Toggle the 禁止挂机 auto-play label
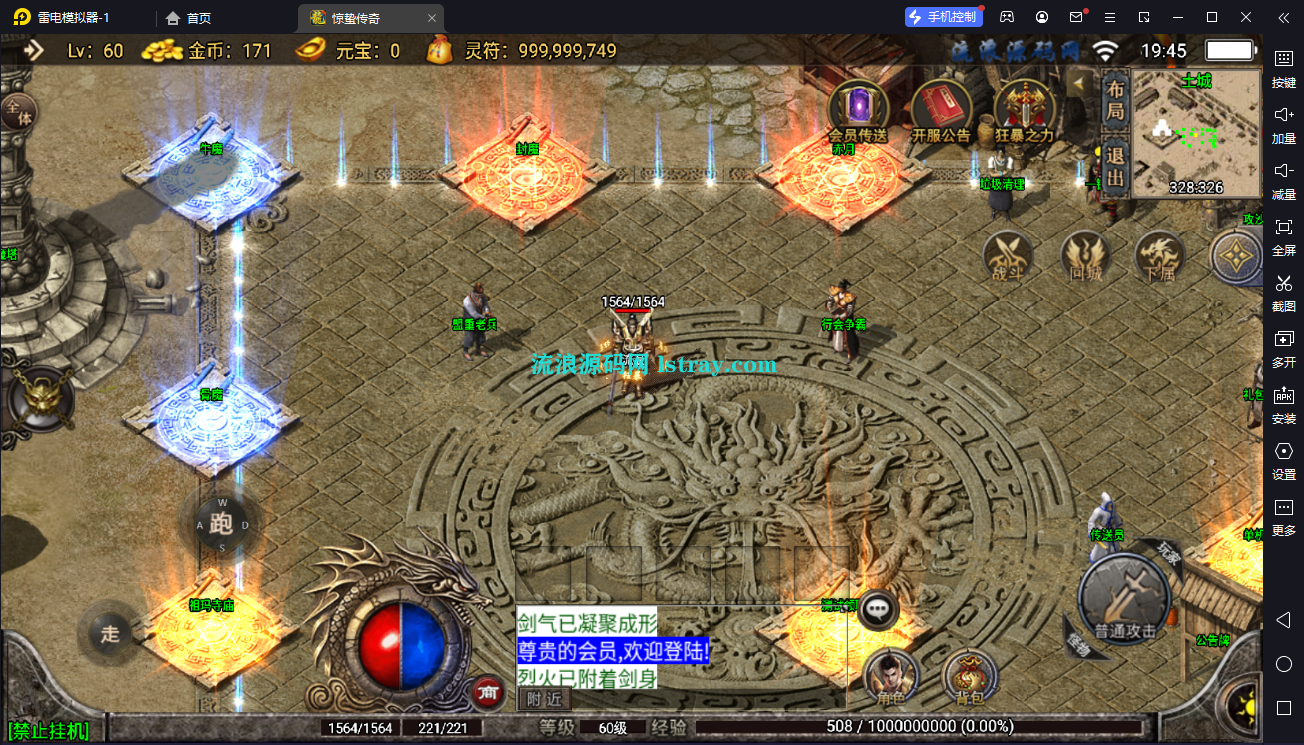The width and height of the screenshot is (1304, 745). (x=49, y=731)
